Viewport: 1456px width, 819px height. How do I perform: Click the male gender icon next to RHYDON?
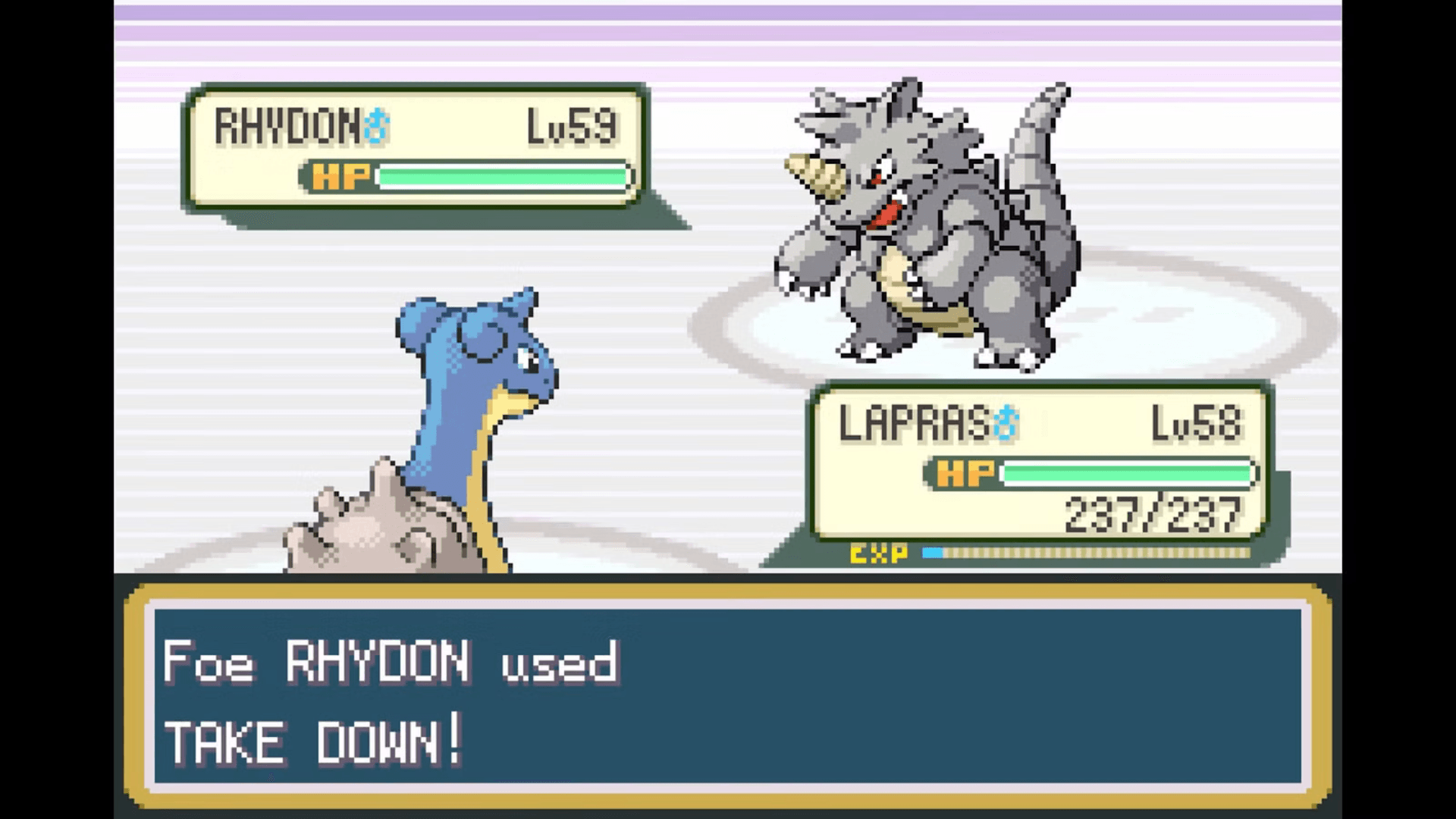[x=377, y=124]
